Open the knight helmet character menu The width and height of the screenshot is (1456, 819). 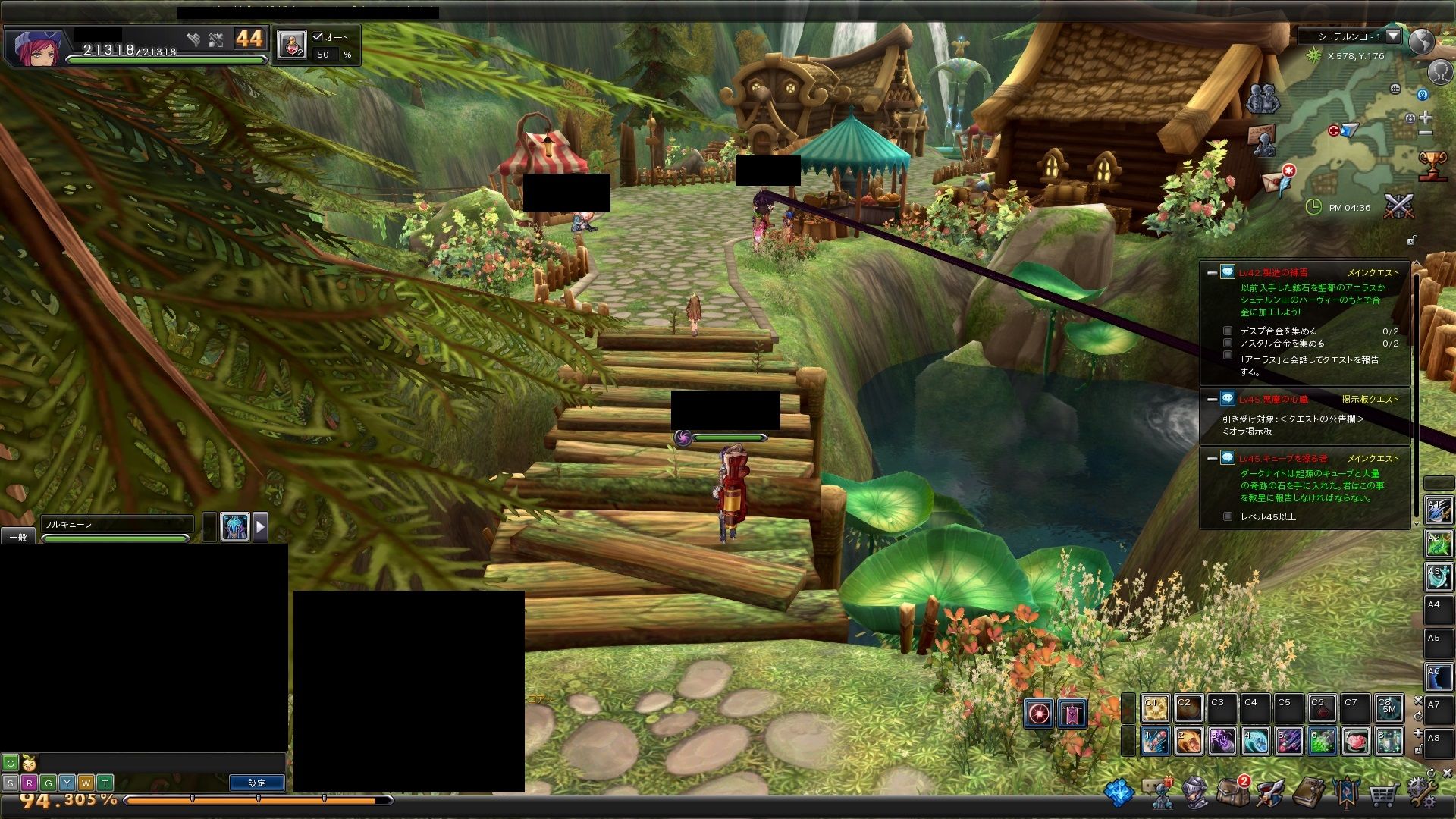pyautogui.click(x=1195, y=793)
